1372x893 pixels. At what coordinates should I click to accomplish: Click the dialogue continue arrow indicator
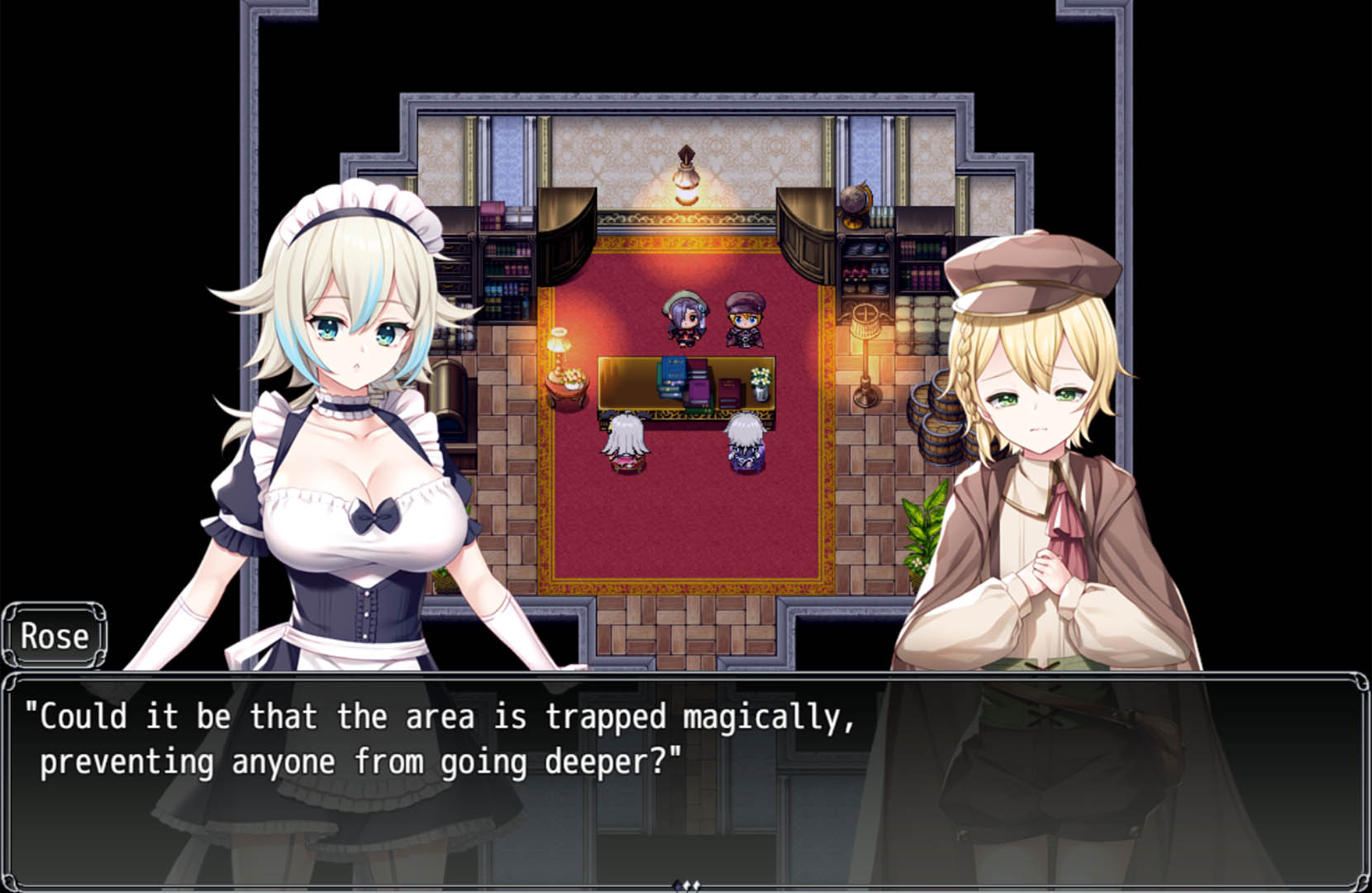(x=686, y=886)
